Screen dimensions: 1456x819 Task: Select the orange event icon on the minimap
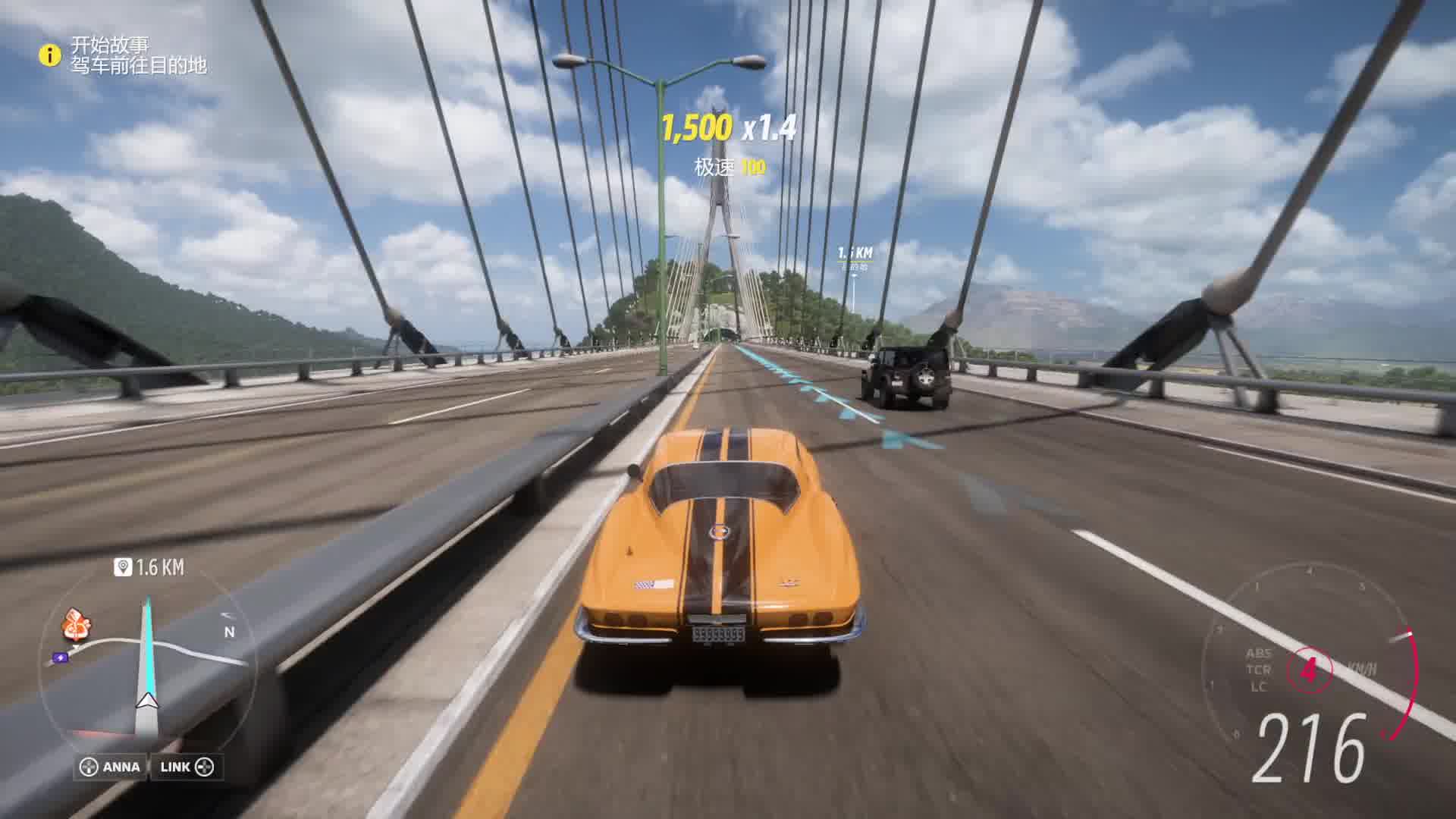click(x=76, y=625)
